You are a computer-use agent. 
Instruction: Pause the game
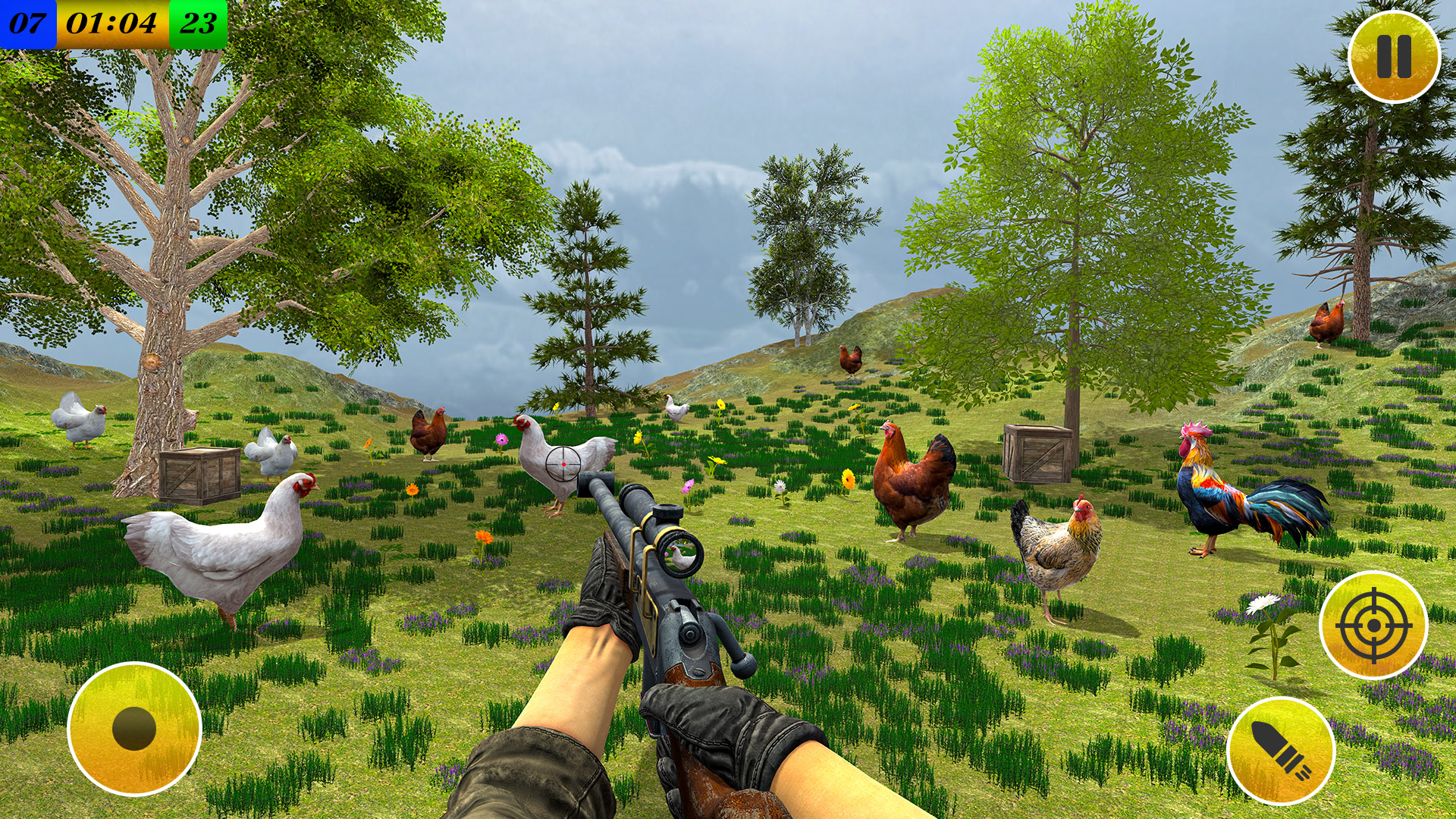click(x=1395, y=57)
